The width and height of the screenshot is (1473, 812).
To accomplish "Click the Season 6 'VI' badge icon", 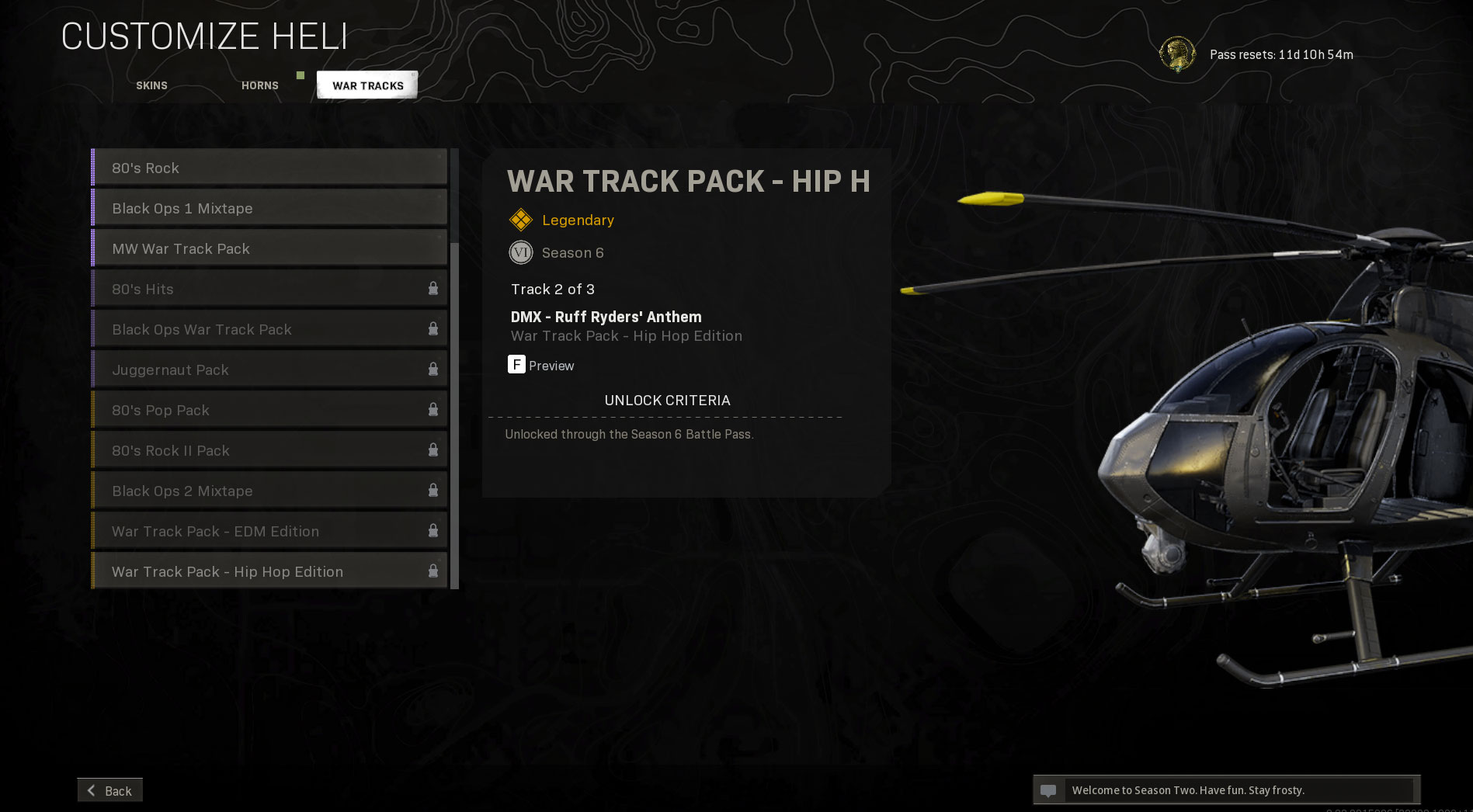I will click(x=520, y=252).
